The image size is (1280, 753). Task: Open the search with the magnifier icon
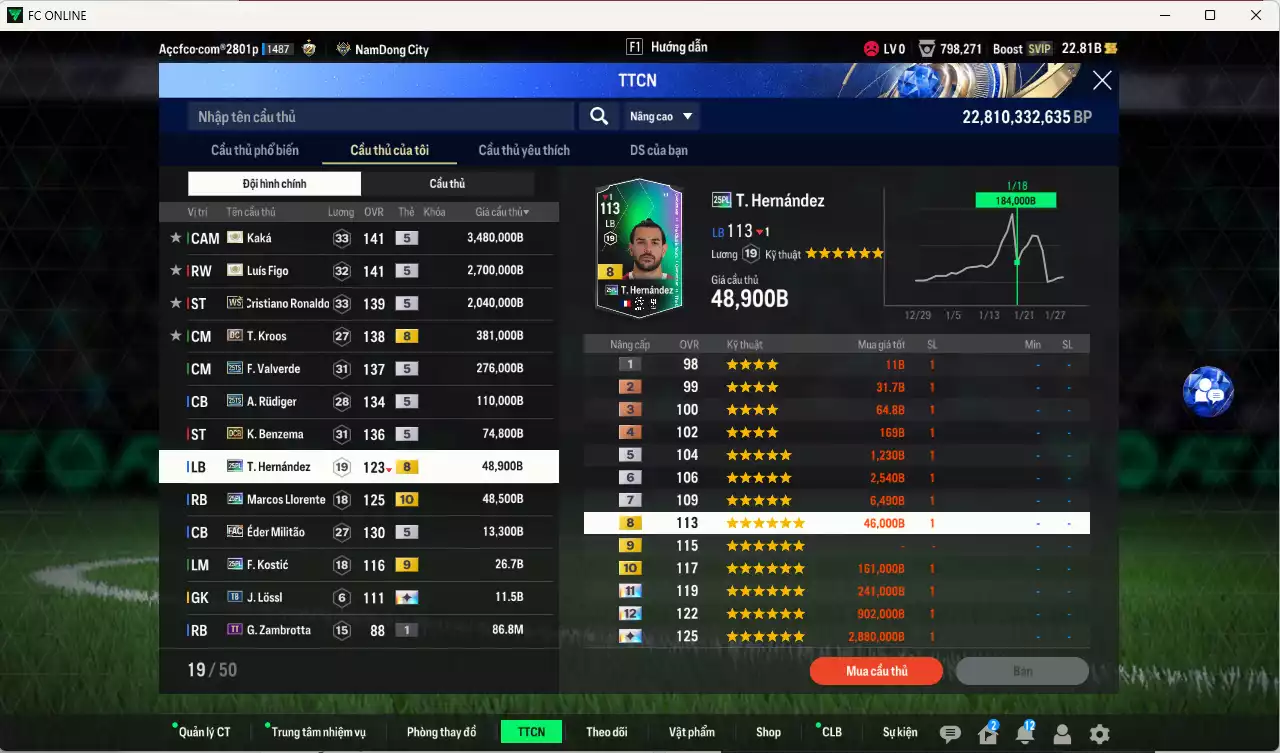pos(598,116)
